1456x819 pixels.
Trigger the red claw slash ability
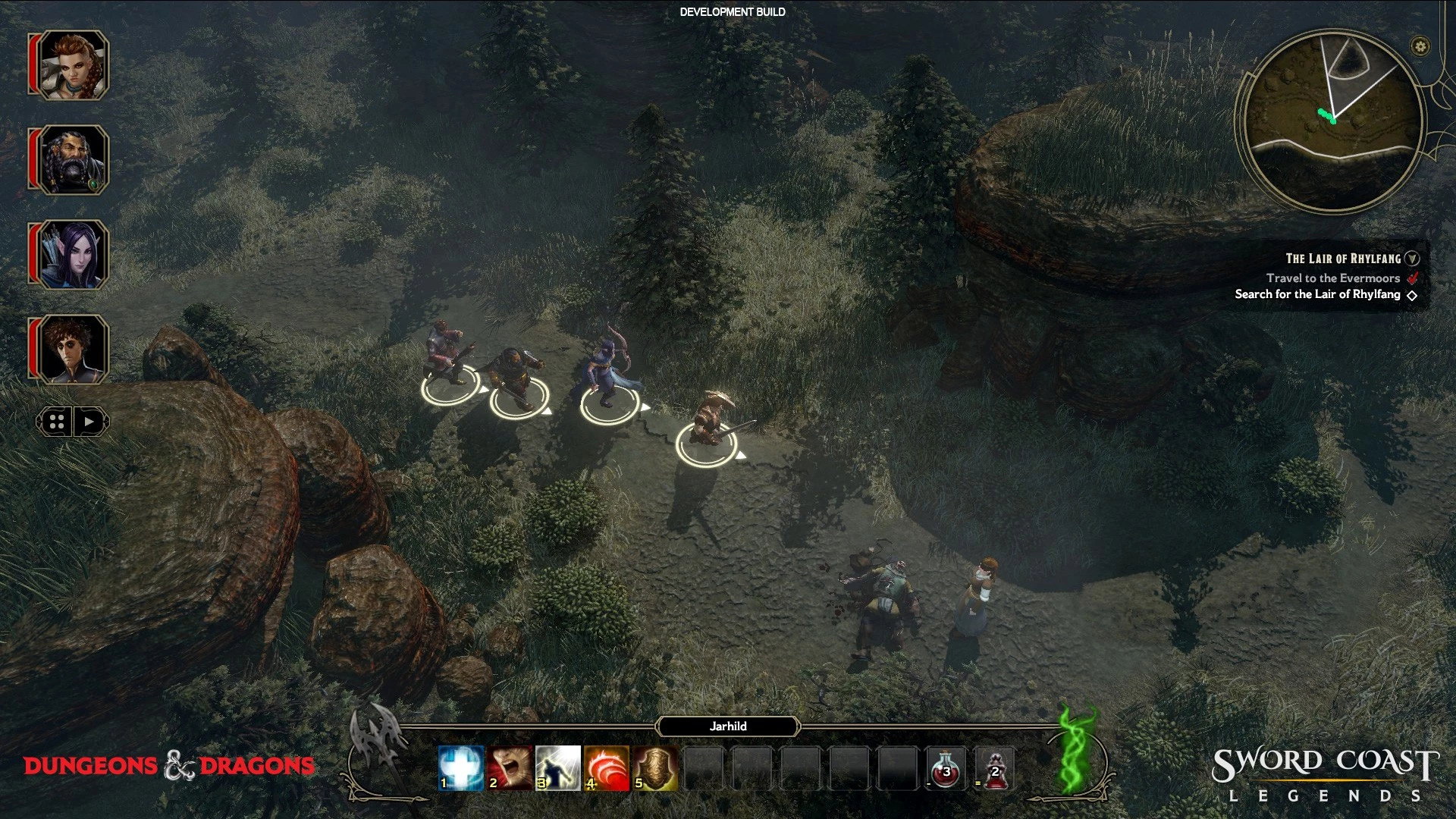coord(607,767)
